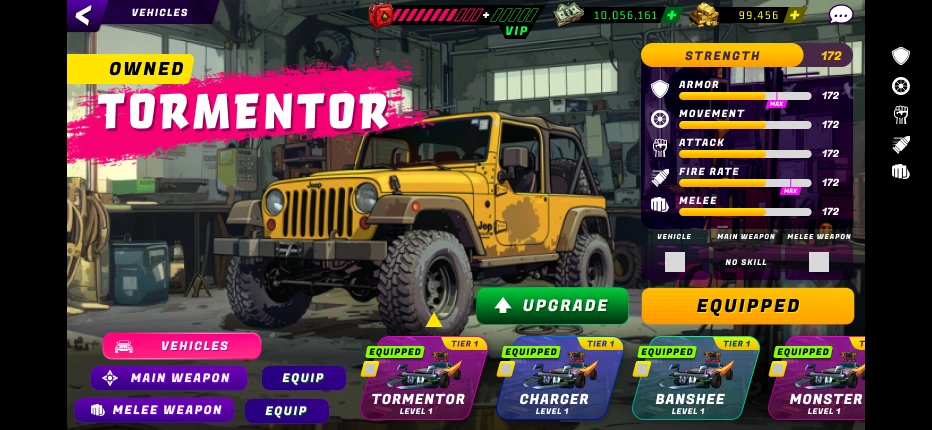Open the chat speech bubble
Screen dimensions: 932x430
click(841, 15)
